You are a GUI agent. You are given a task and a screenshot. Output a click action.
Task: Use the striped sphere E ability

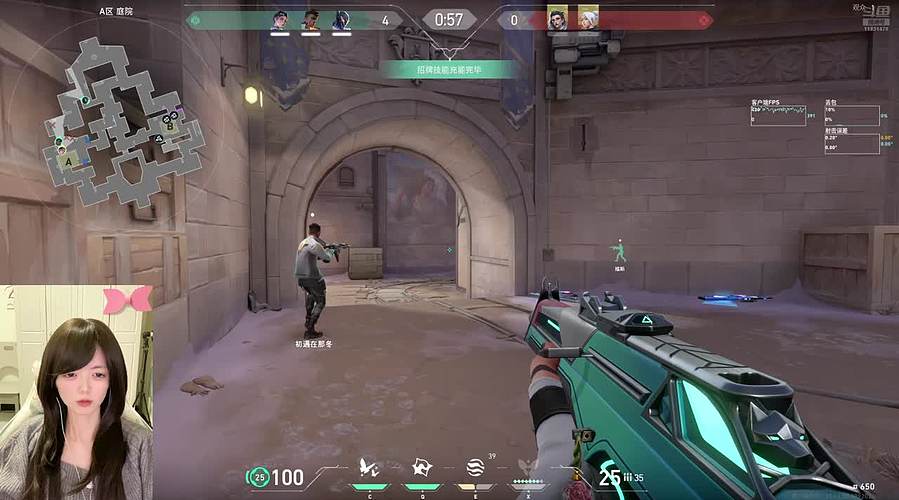(475, 468)
